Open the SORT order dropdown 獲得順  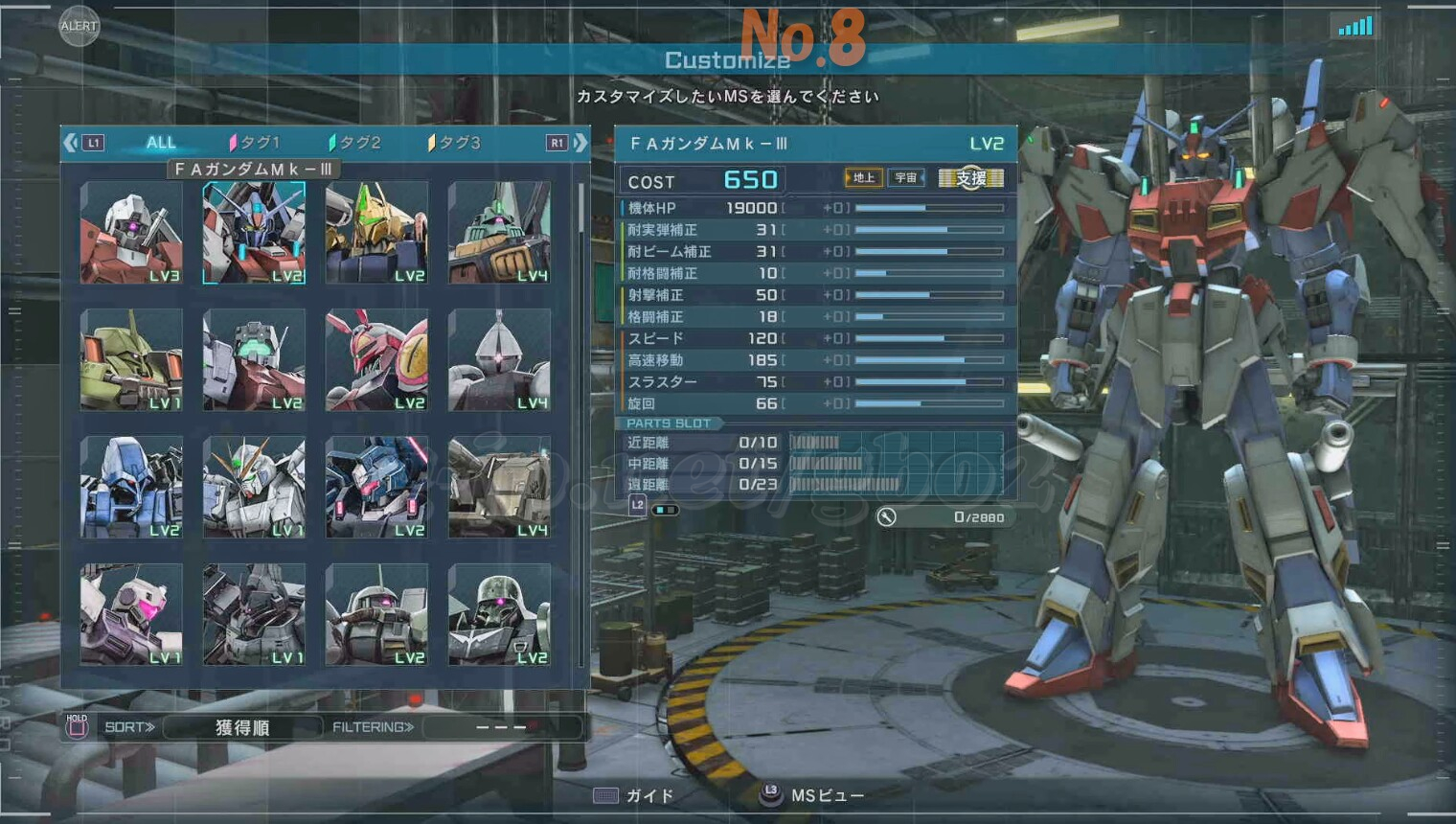point(241,727)
